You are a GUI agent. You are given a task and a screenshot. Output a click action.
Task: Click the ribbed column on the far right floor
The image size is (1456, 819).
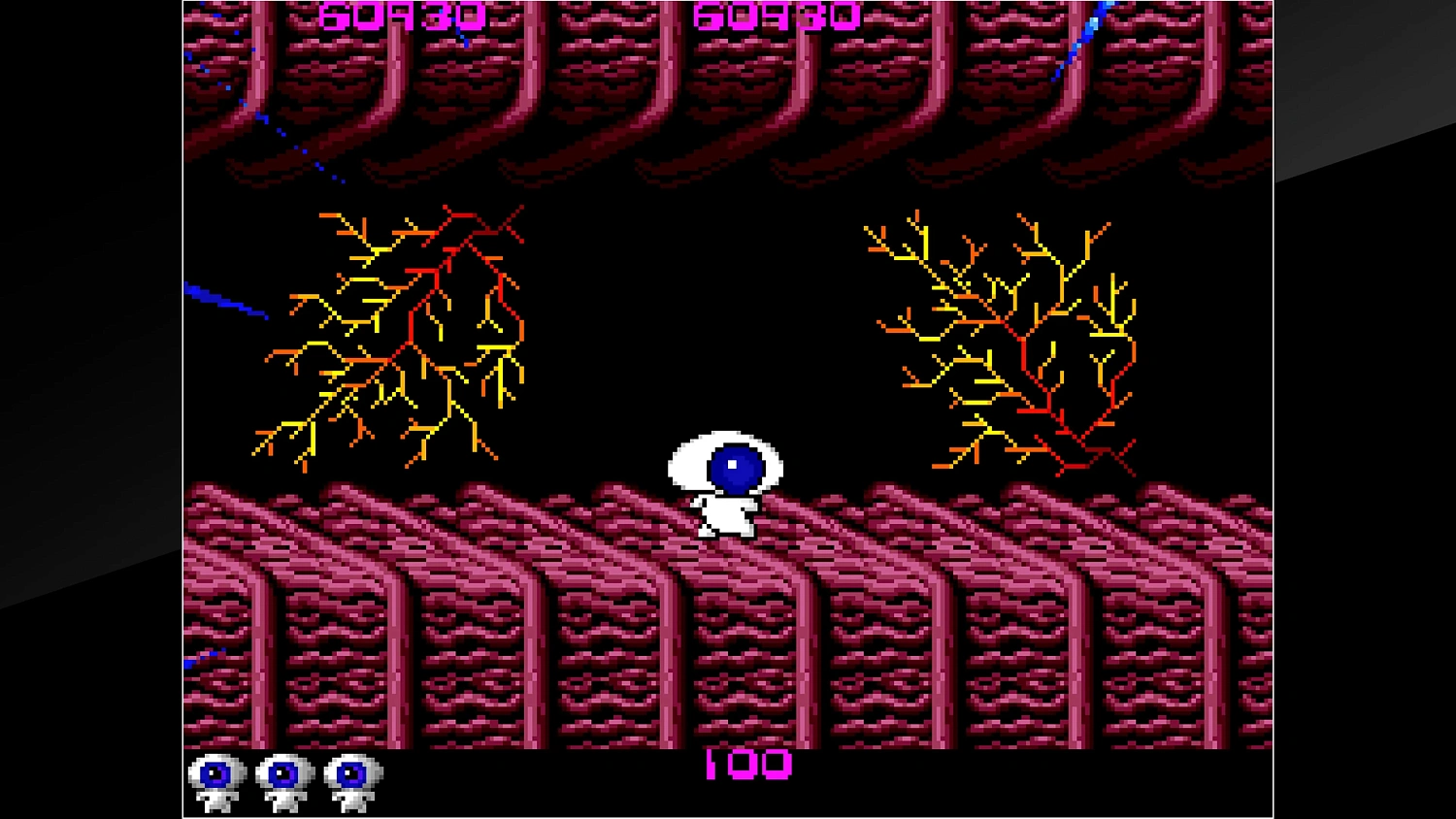(x=1213, y=631)
